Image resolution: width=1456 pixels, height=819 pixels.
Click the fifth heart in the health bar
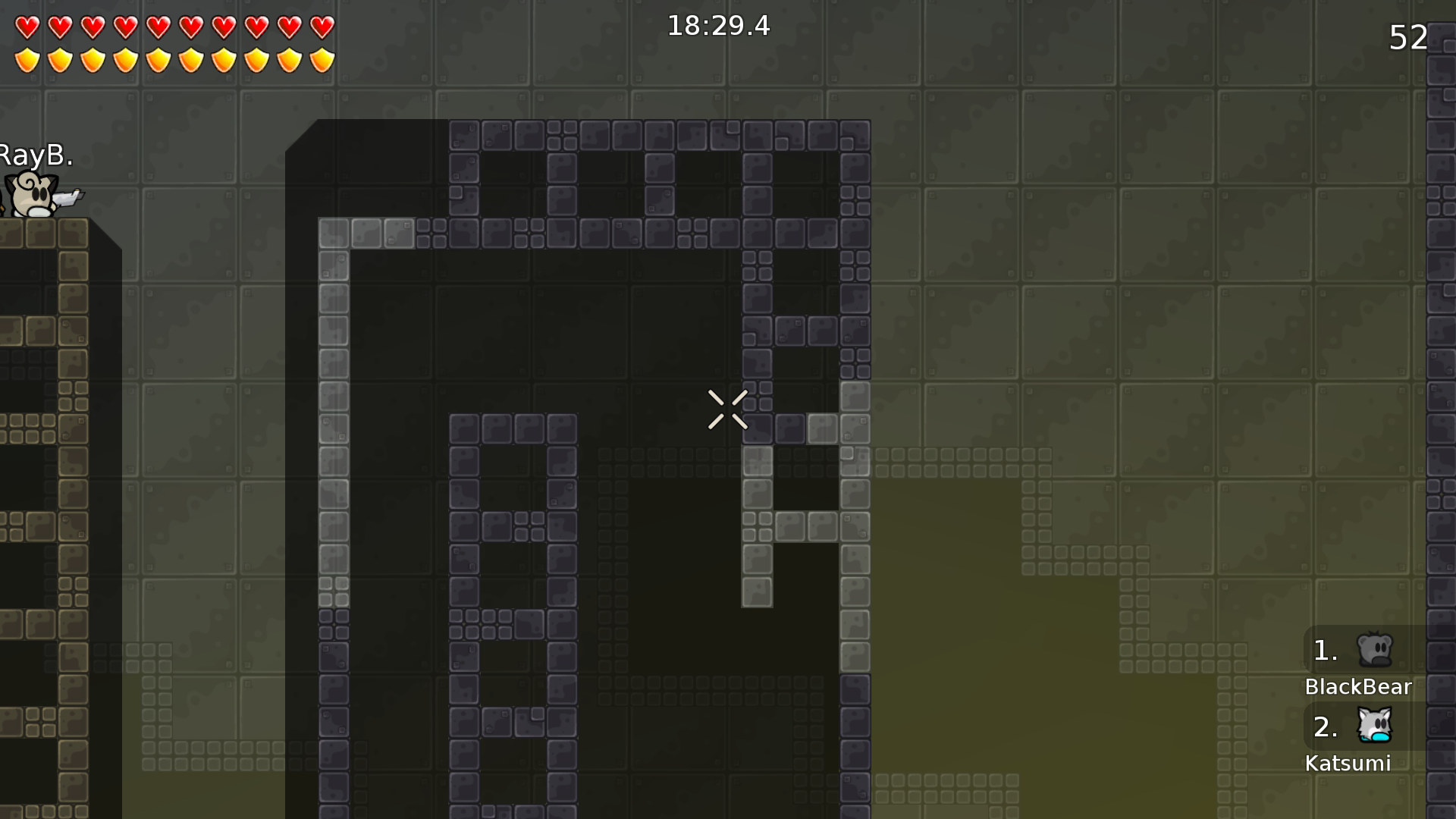tap(157, 26)
